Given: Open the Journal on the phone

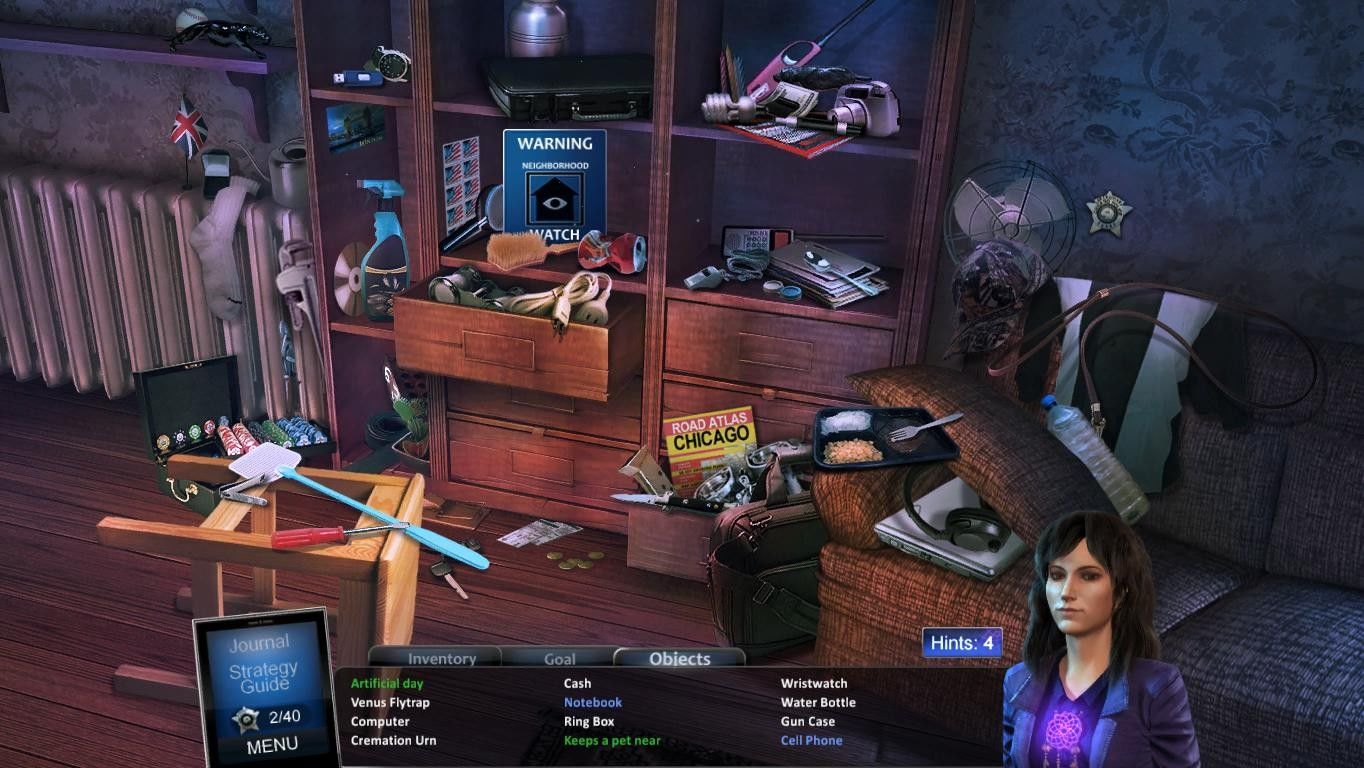Looking at the screenshot, I should point(259,643).
